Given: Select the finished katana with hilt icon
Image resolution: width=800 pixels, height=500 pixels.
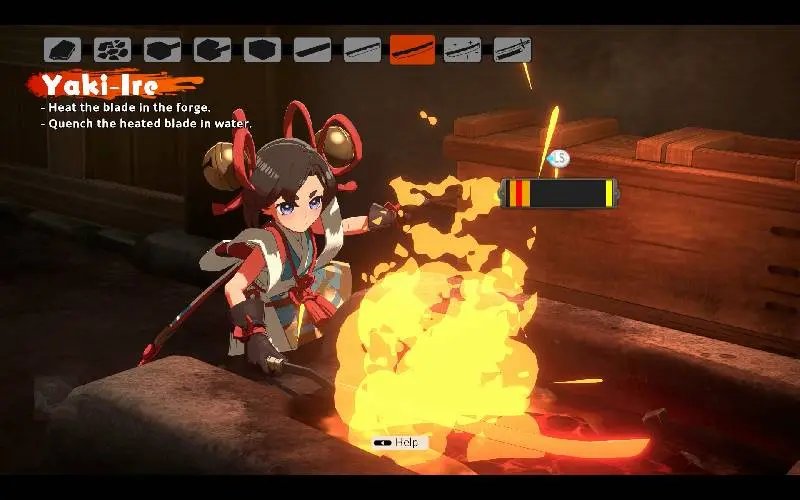Looking at the screenshot, I should [512, 49].
